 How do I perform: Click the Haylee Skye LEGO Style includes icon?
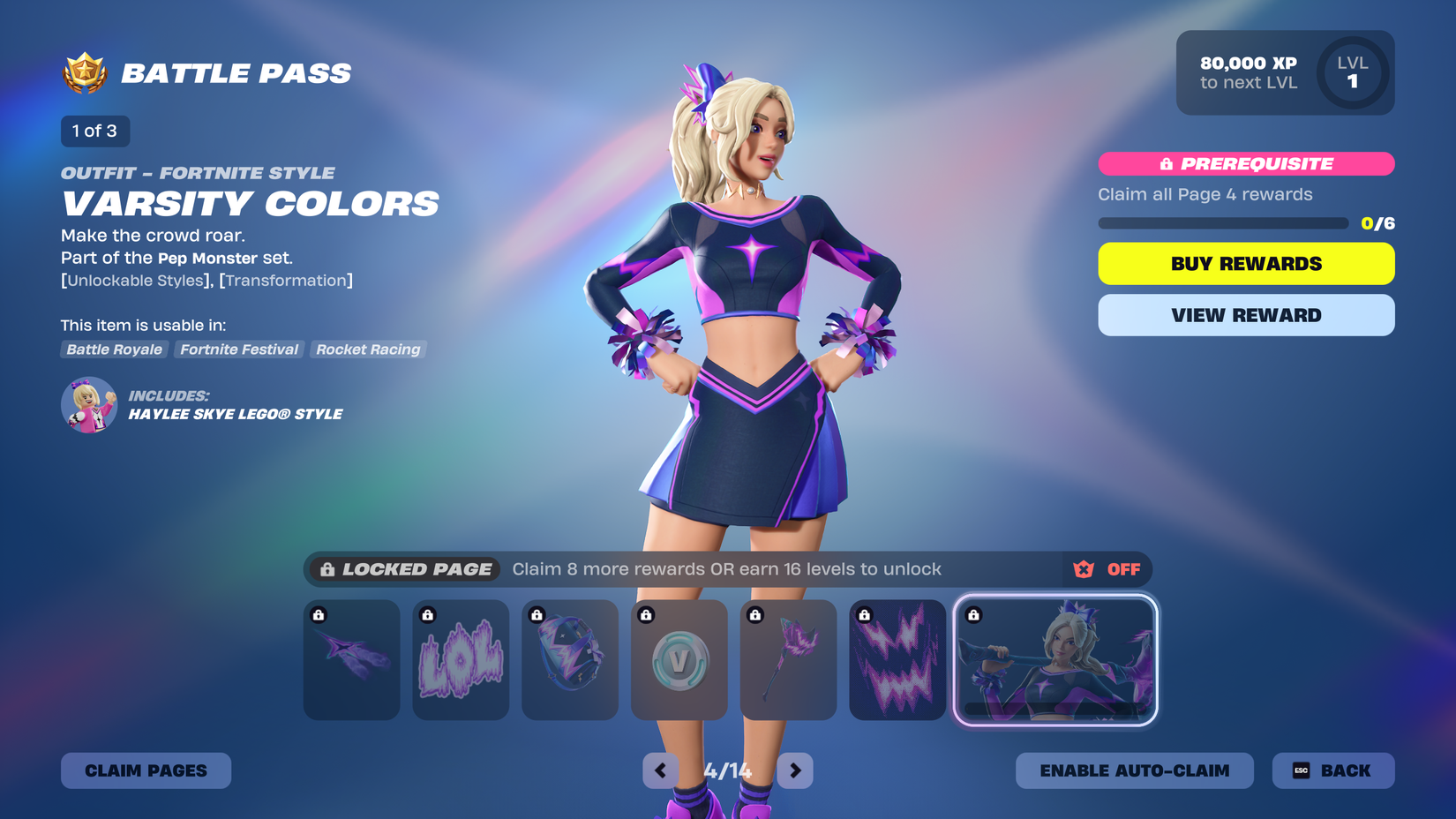tap(87, 404)
